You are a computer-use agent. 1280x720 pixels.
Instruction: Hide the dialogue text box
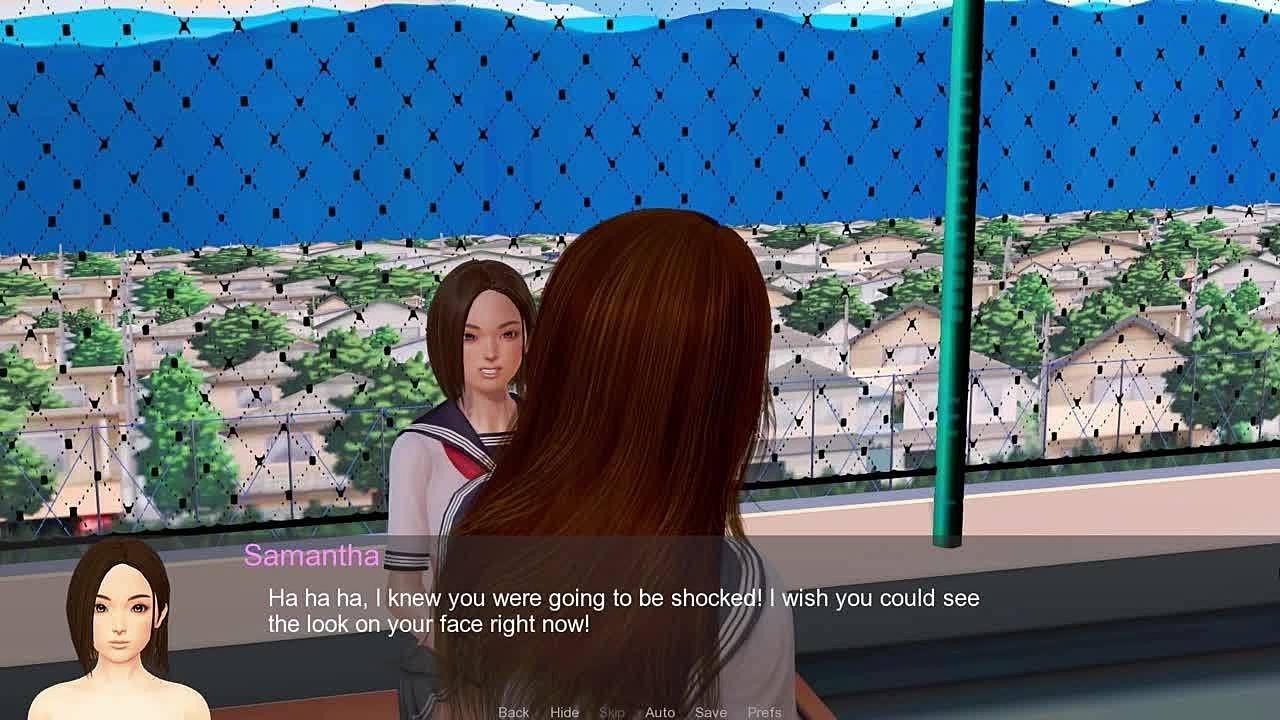point(564,712)
